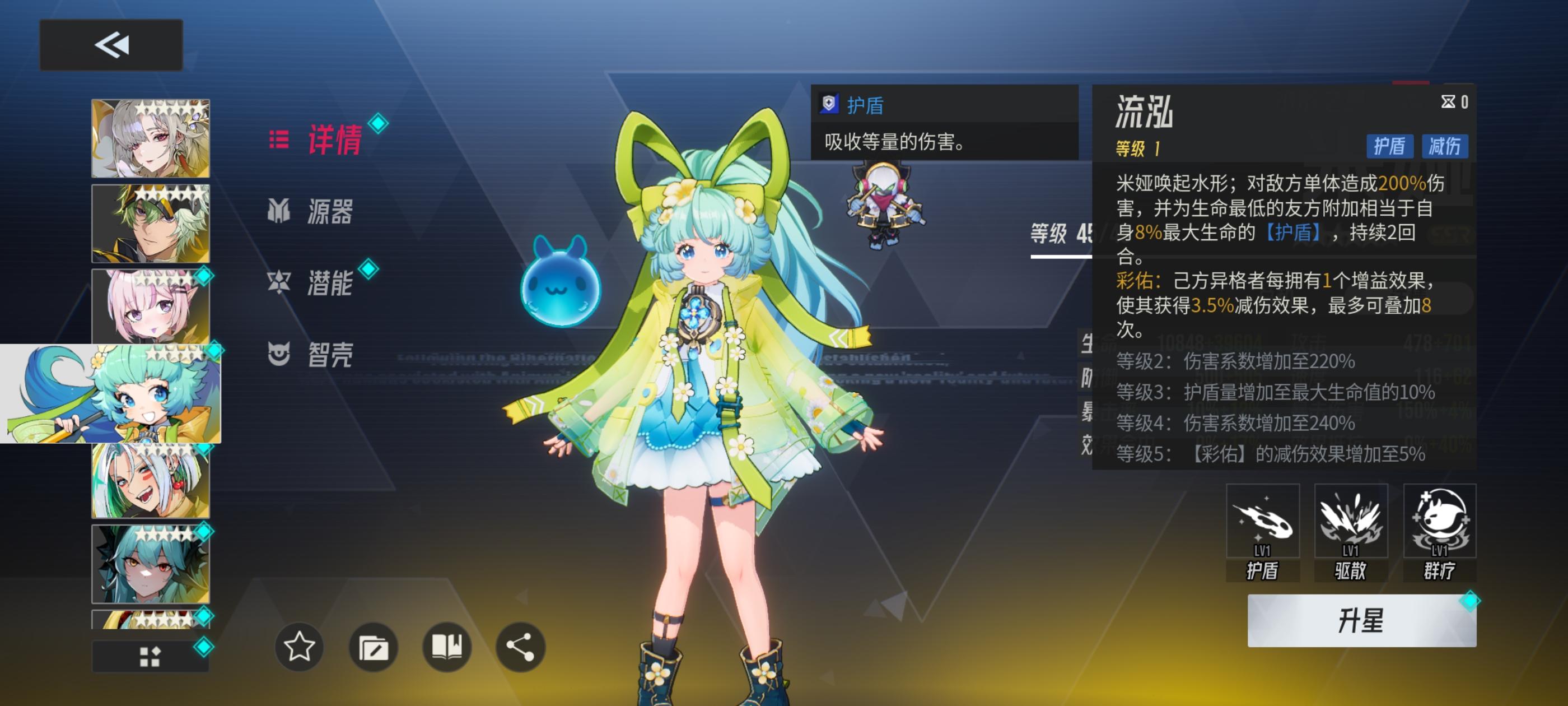
Task: Open the character archive book icon
Action: coord(446,648)
